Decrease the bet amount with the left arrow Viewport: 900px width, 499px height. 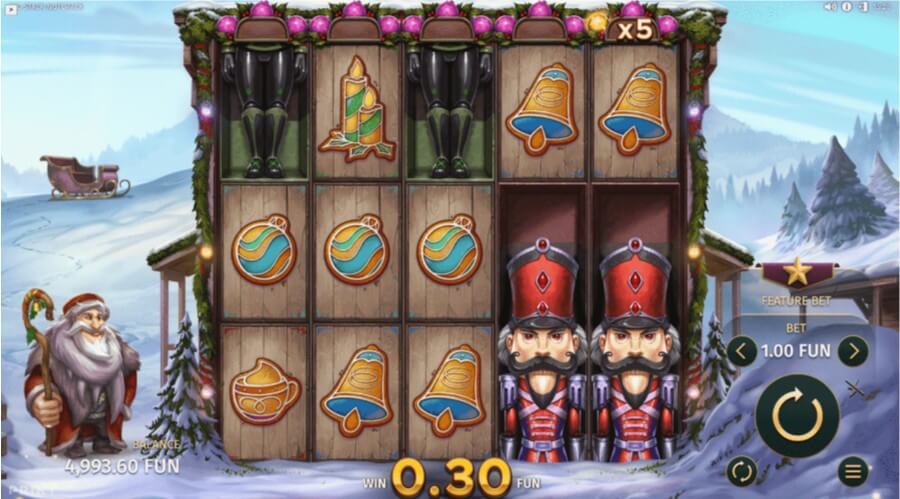pos(741,350)
